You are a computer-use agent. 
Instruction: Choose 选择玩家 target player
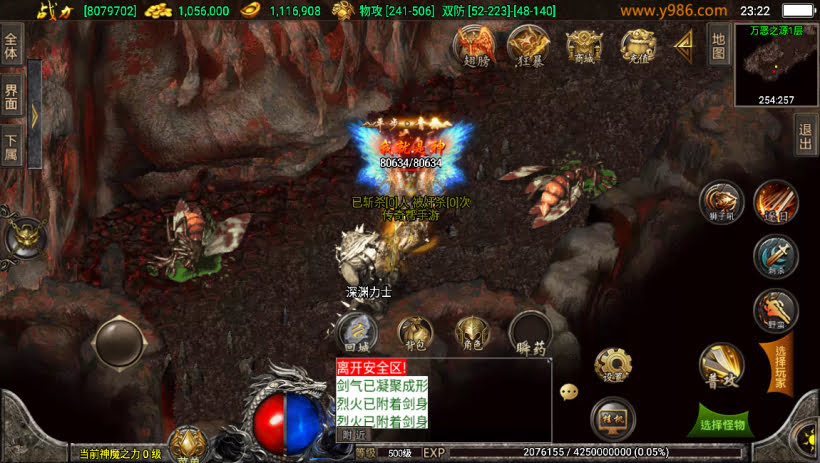[x=780, y=364]
